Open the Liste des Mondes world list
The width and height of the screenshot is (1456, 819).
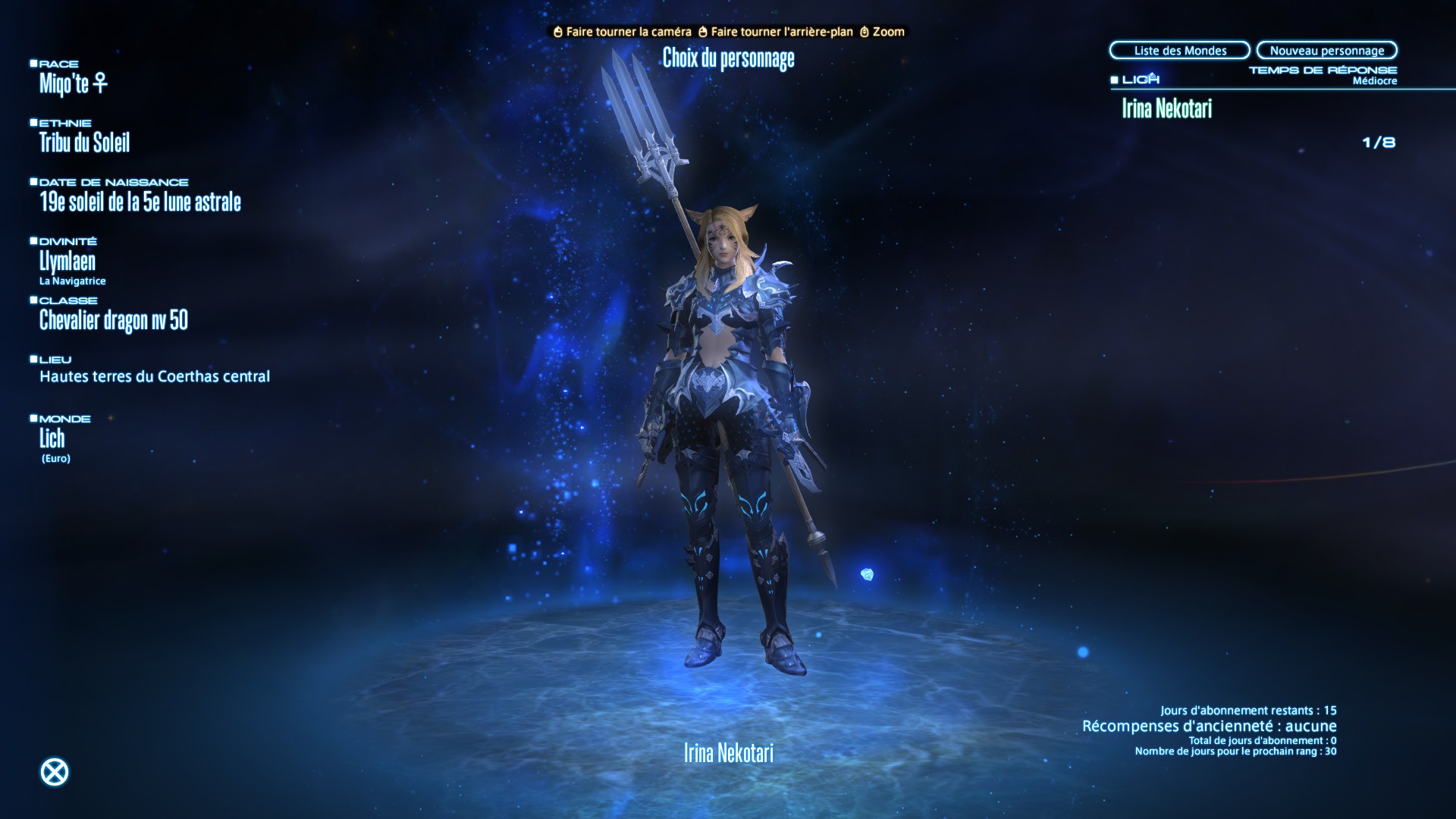[x=1179, y=51]
